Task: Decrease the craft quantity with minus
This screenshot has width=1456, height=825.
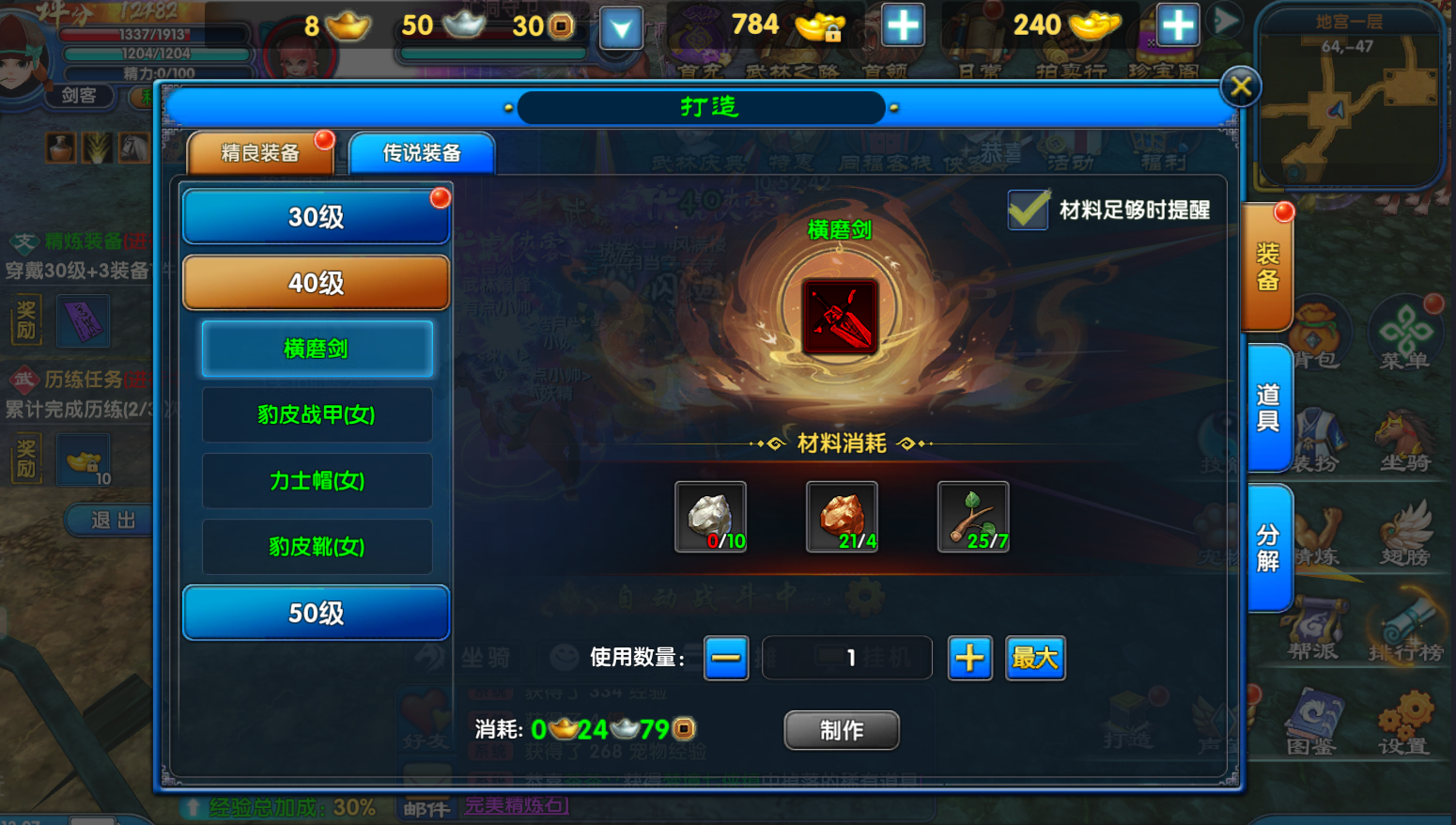Action: click(726, 658)
